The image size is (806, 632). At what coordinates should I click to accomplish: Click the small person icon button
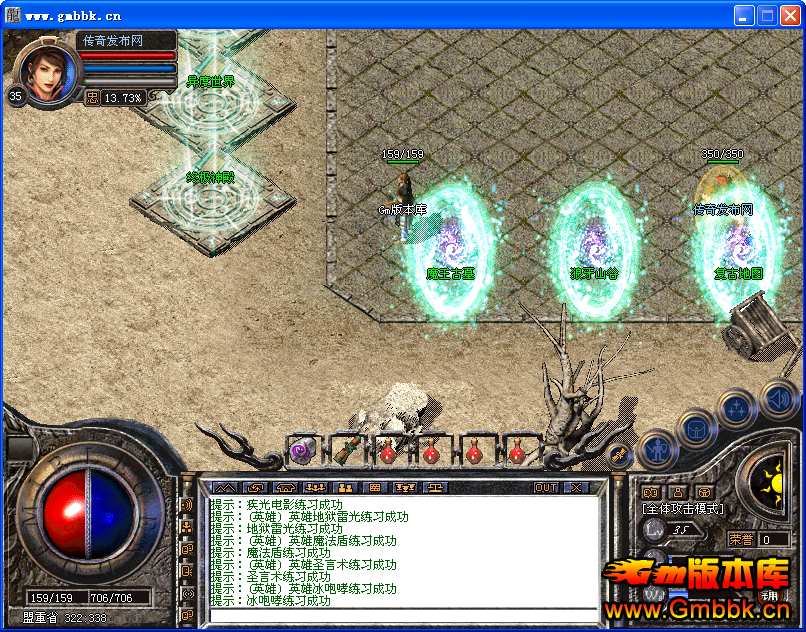pos(678,492)
